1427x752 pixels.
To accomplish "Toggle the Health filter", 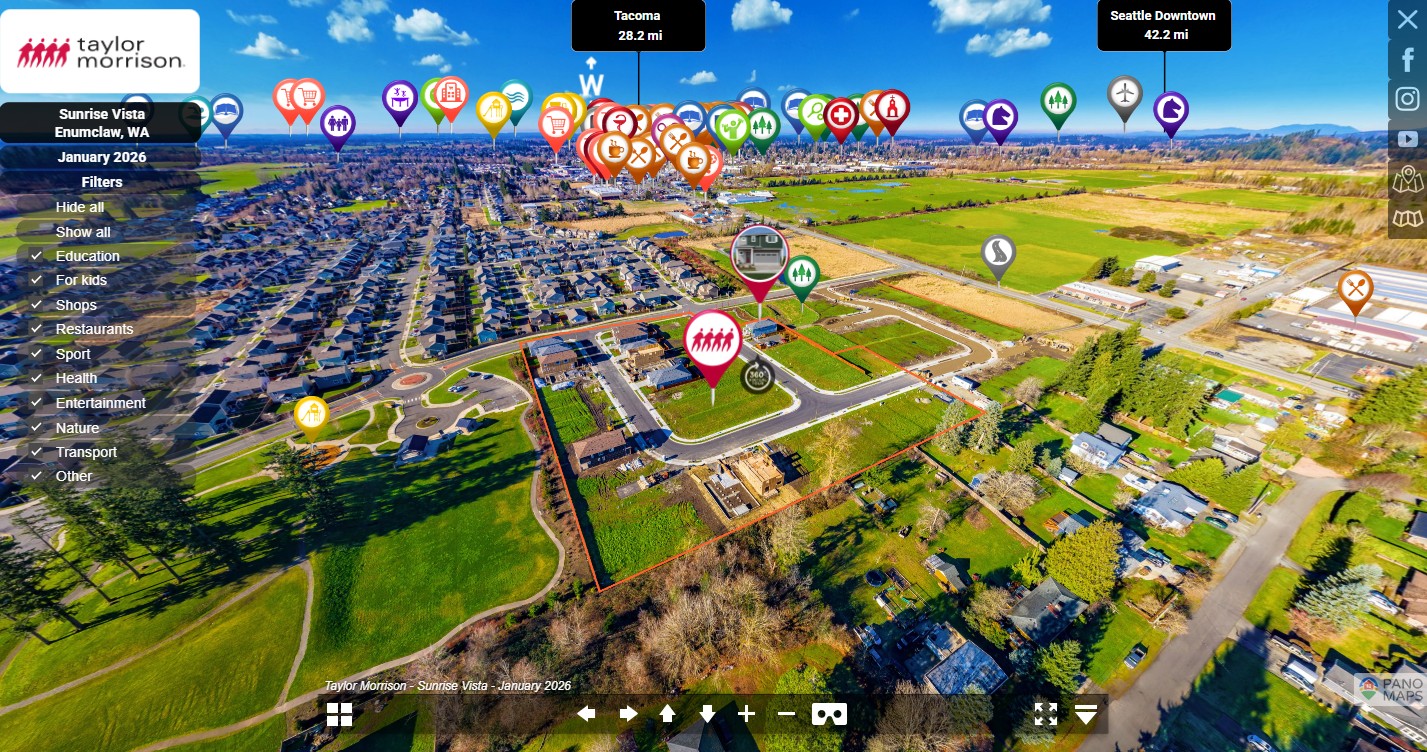I will [x=76, y=378].
